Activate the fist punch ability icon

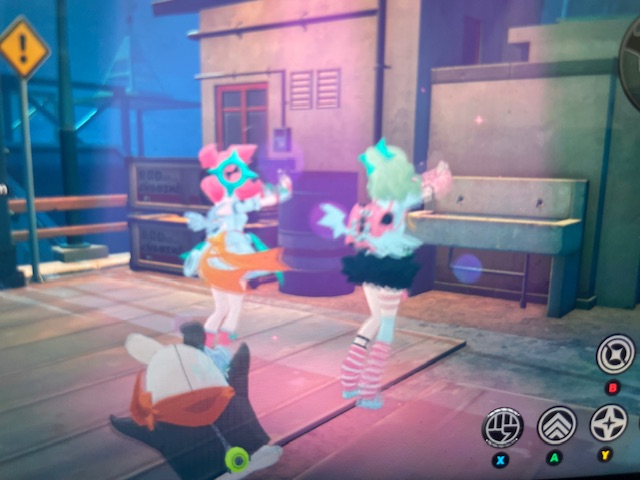[x=503, y=427]
